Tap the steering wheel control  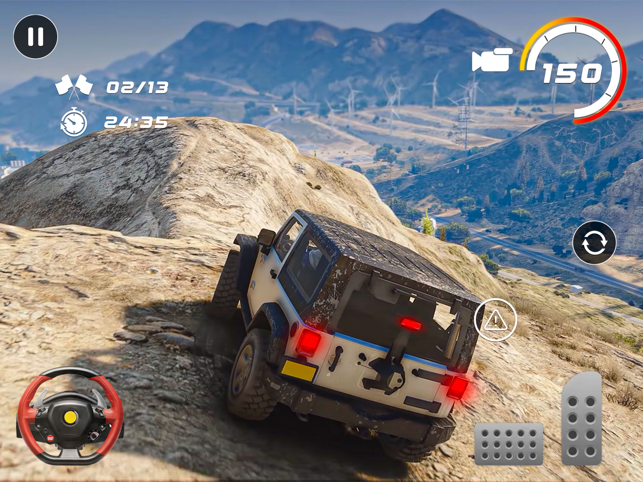tap(69, 416)
